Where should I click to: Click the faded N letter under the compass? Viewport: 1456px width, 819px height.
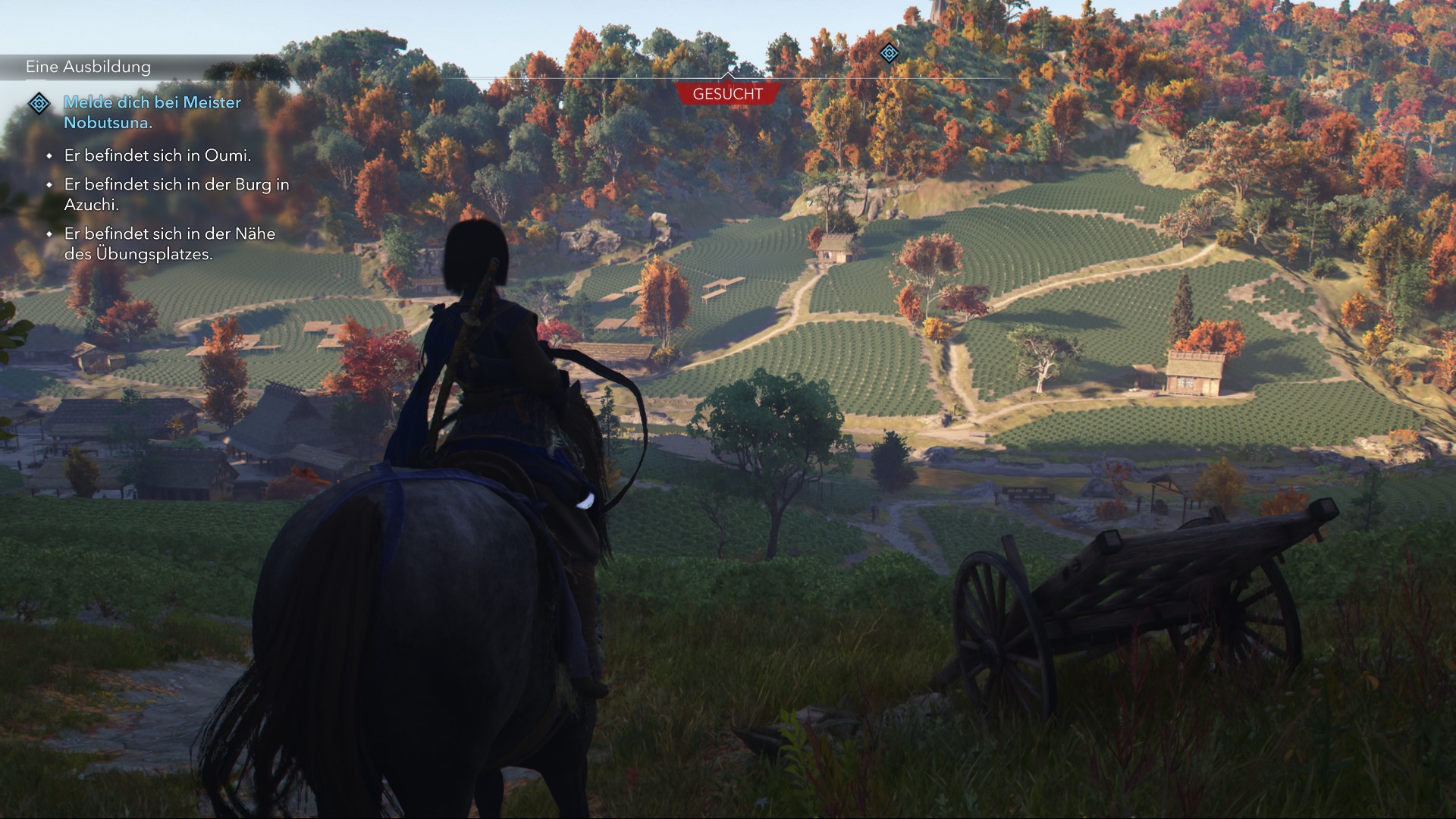pyautogui.click(x=732, y=85)
